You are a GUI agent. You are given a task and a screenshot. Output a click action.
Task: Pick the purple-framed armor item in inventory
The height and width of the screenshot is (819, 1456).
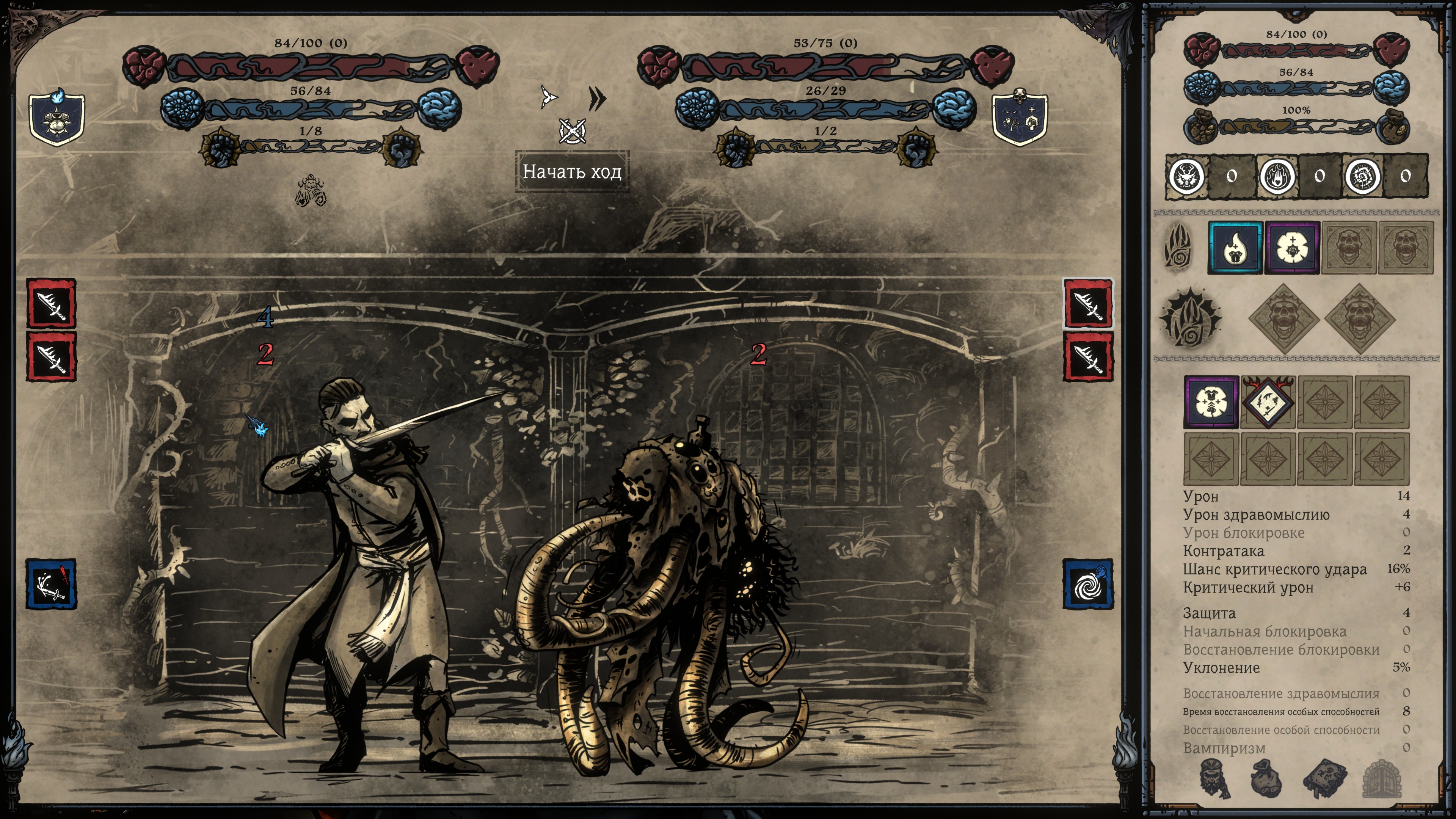[x=1211, y=402]
